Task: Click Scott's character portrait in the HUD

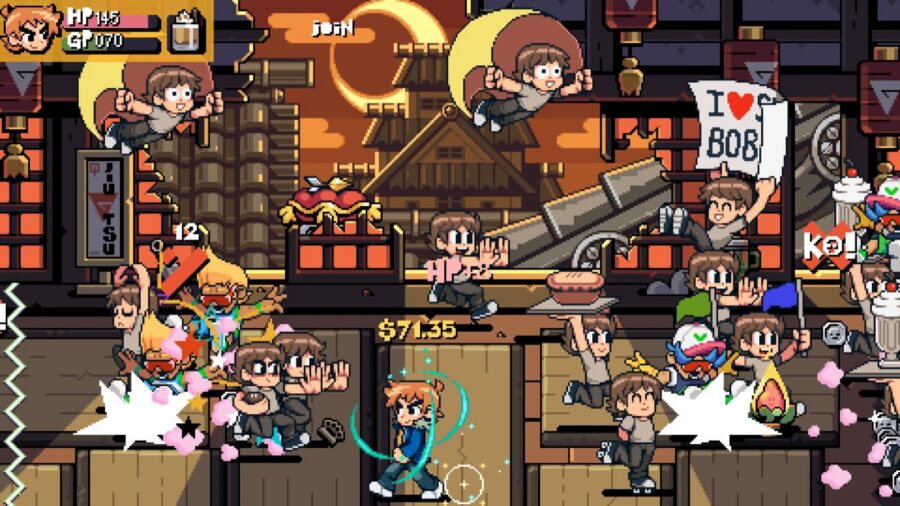Action: tap(28, 30)
